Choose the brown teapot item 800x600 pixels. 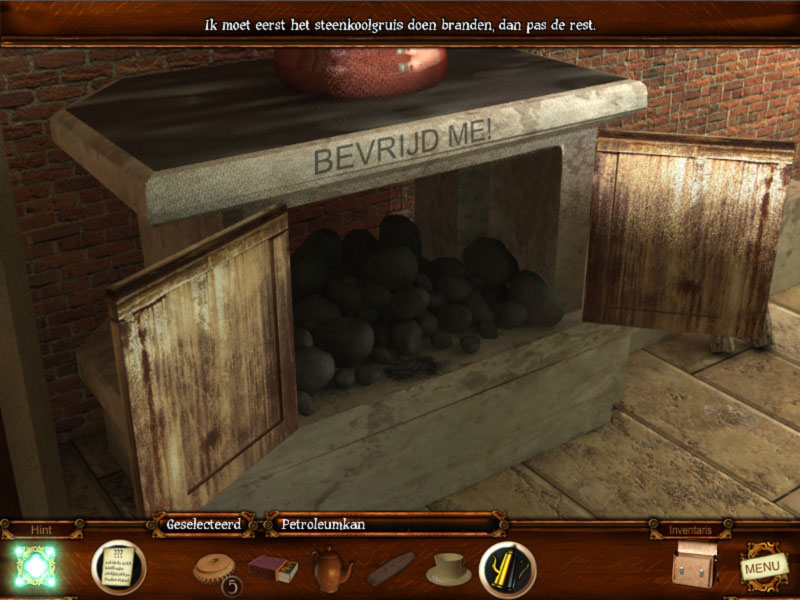point(331,568)
